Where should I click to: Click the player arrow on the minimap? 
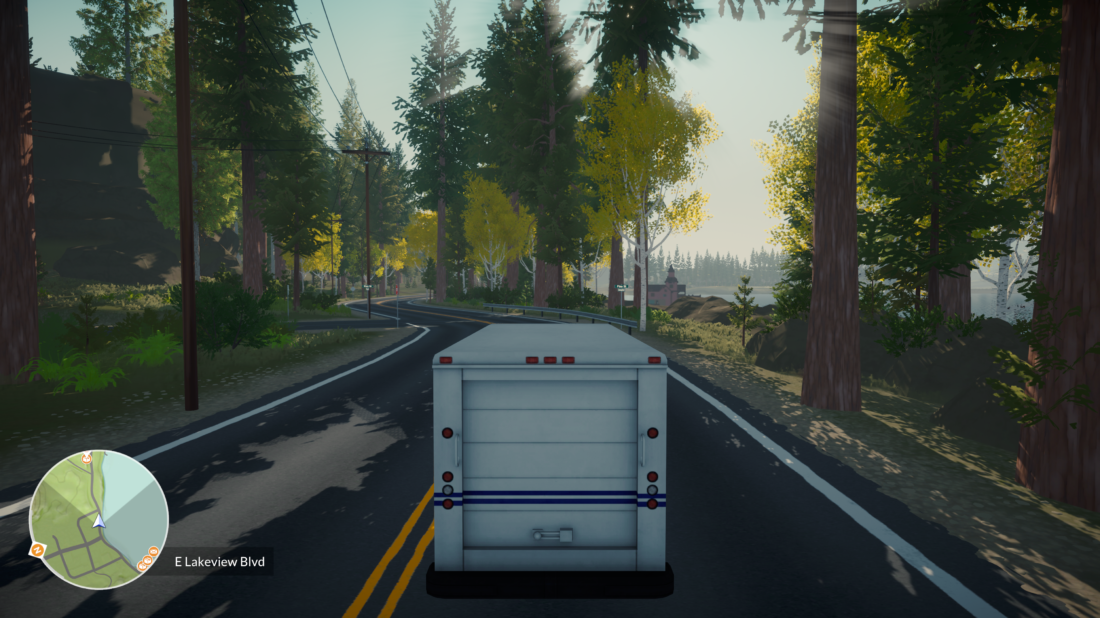(98, 521)
